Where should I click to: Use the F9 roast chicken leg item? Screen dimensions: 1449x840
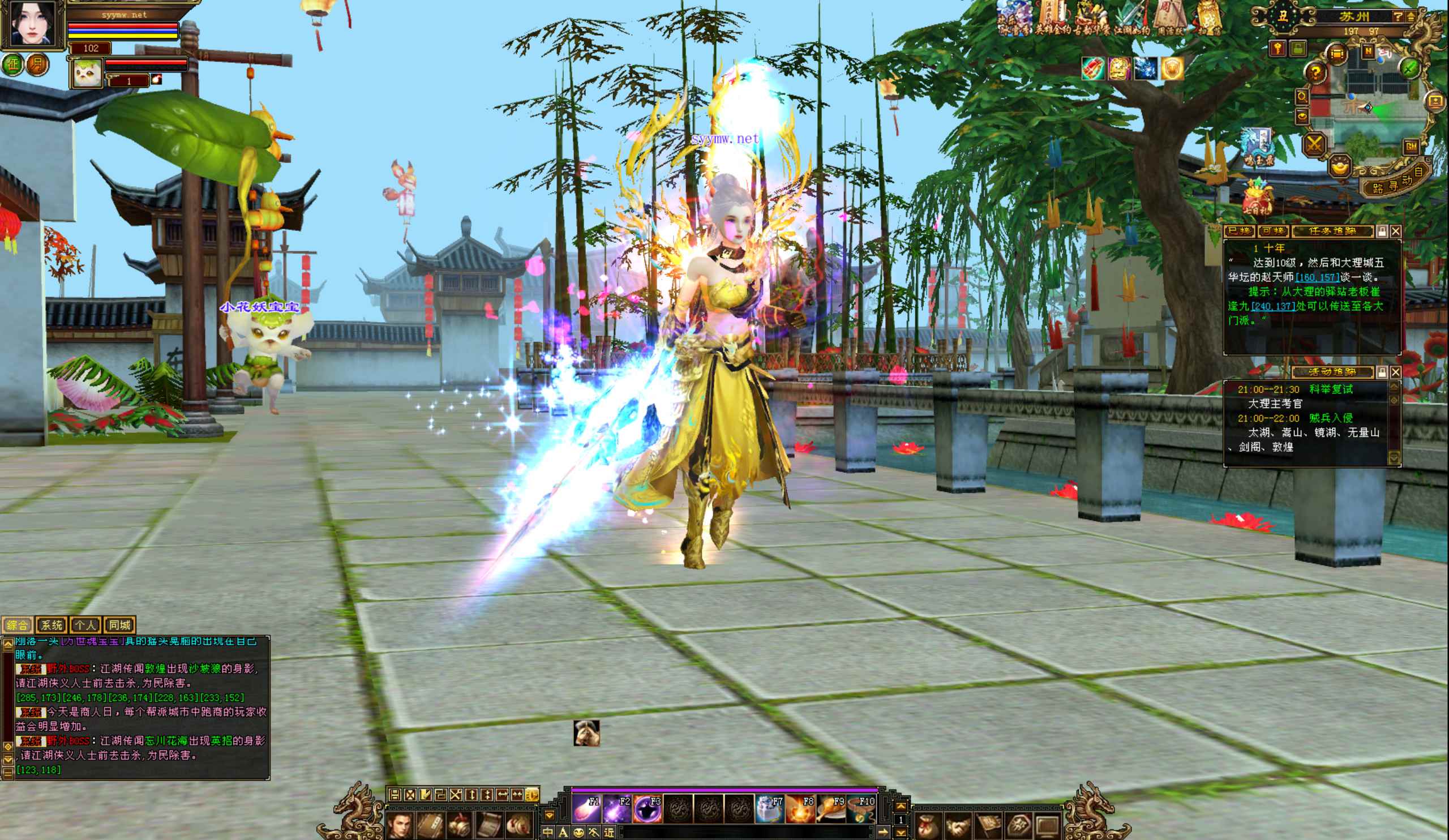click(x=830, y=809)
